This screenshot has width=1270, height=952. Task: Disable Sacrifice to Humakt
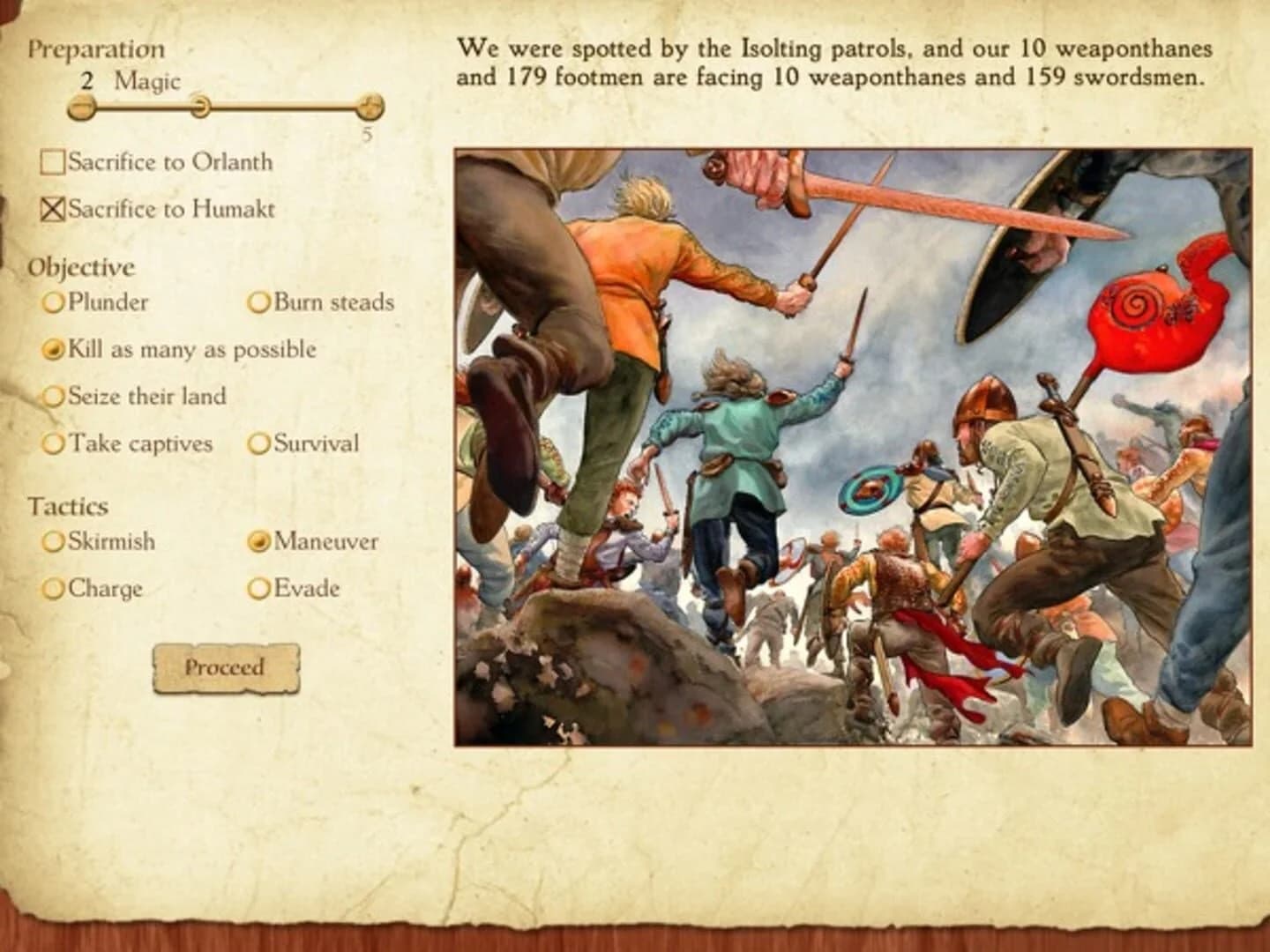51,208
